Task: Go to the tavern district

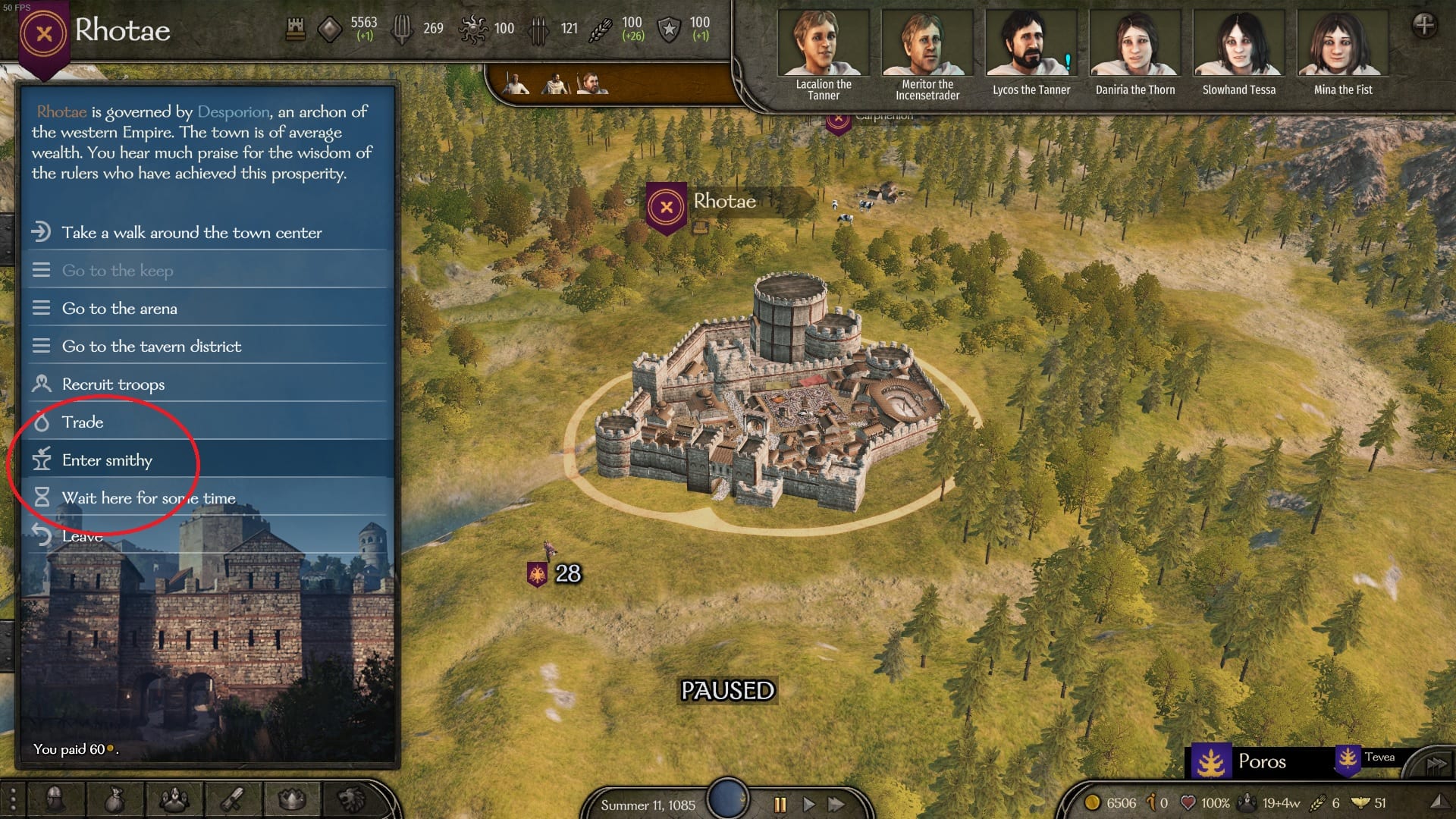Action: click(x=152, y=347)
